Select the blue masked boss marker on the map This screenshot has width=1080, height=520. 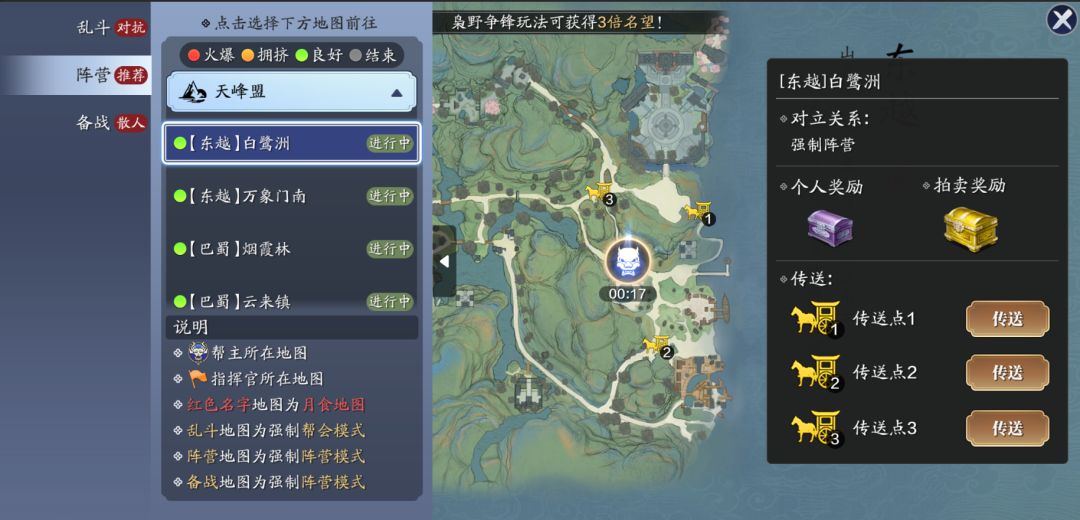pos(628,262)
